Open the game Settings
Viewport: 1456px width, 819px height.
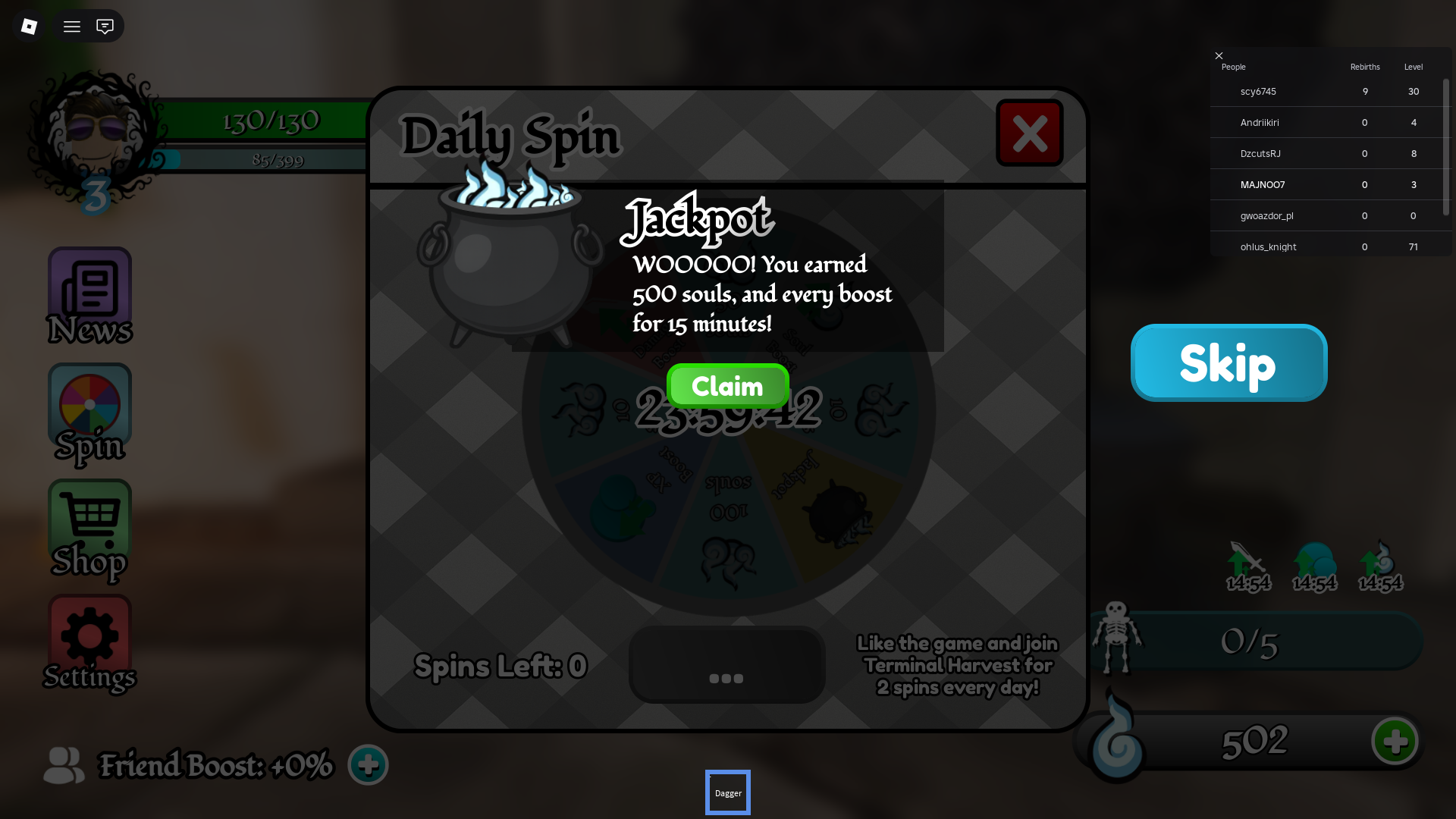[89, 643]
